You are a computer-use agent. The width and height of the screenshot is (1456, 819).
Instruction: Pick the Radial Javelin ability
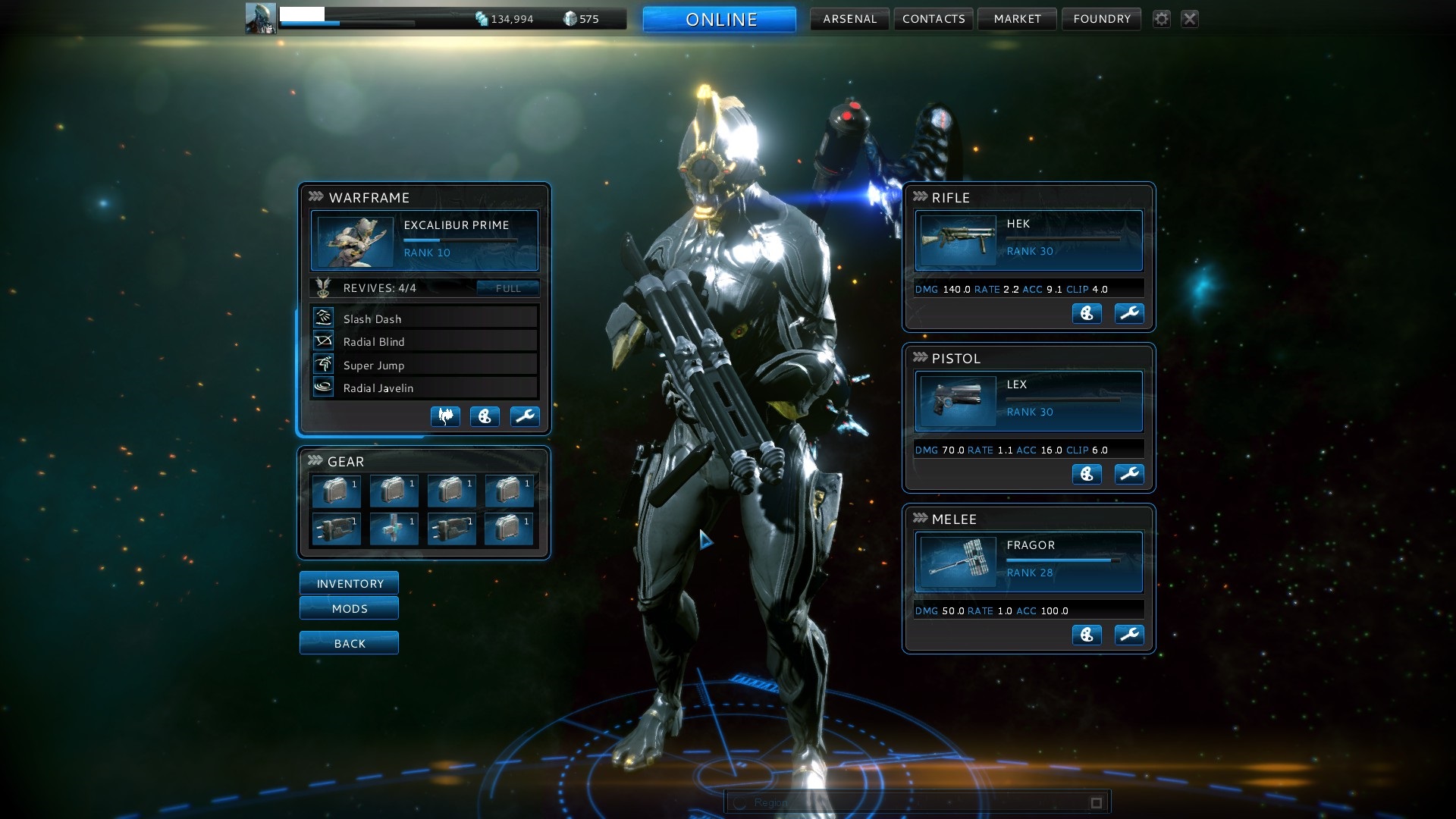tap(424, 388)
